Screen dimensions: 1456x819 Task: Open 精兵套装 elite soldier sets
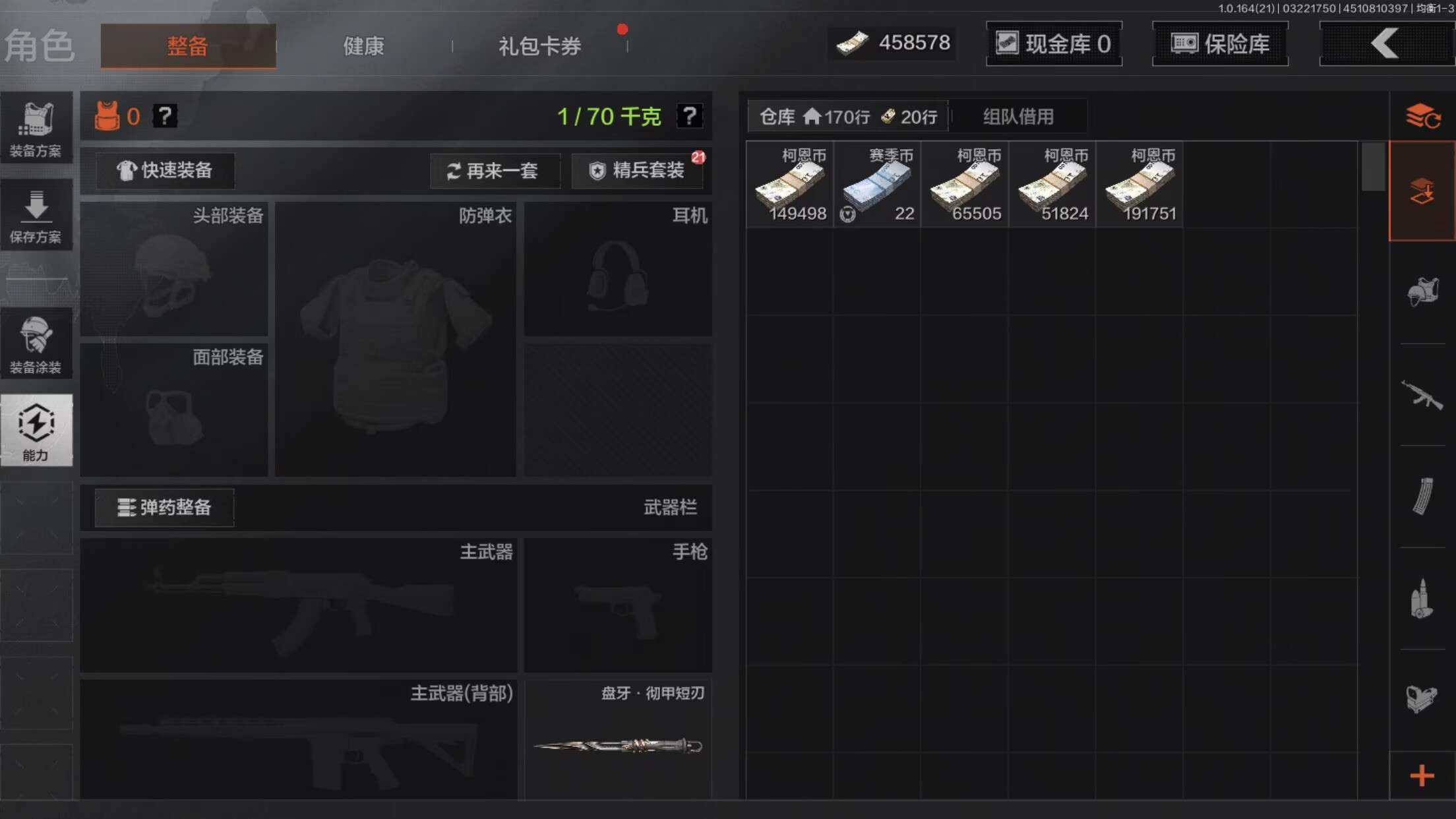tap(636, 171)
